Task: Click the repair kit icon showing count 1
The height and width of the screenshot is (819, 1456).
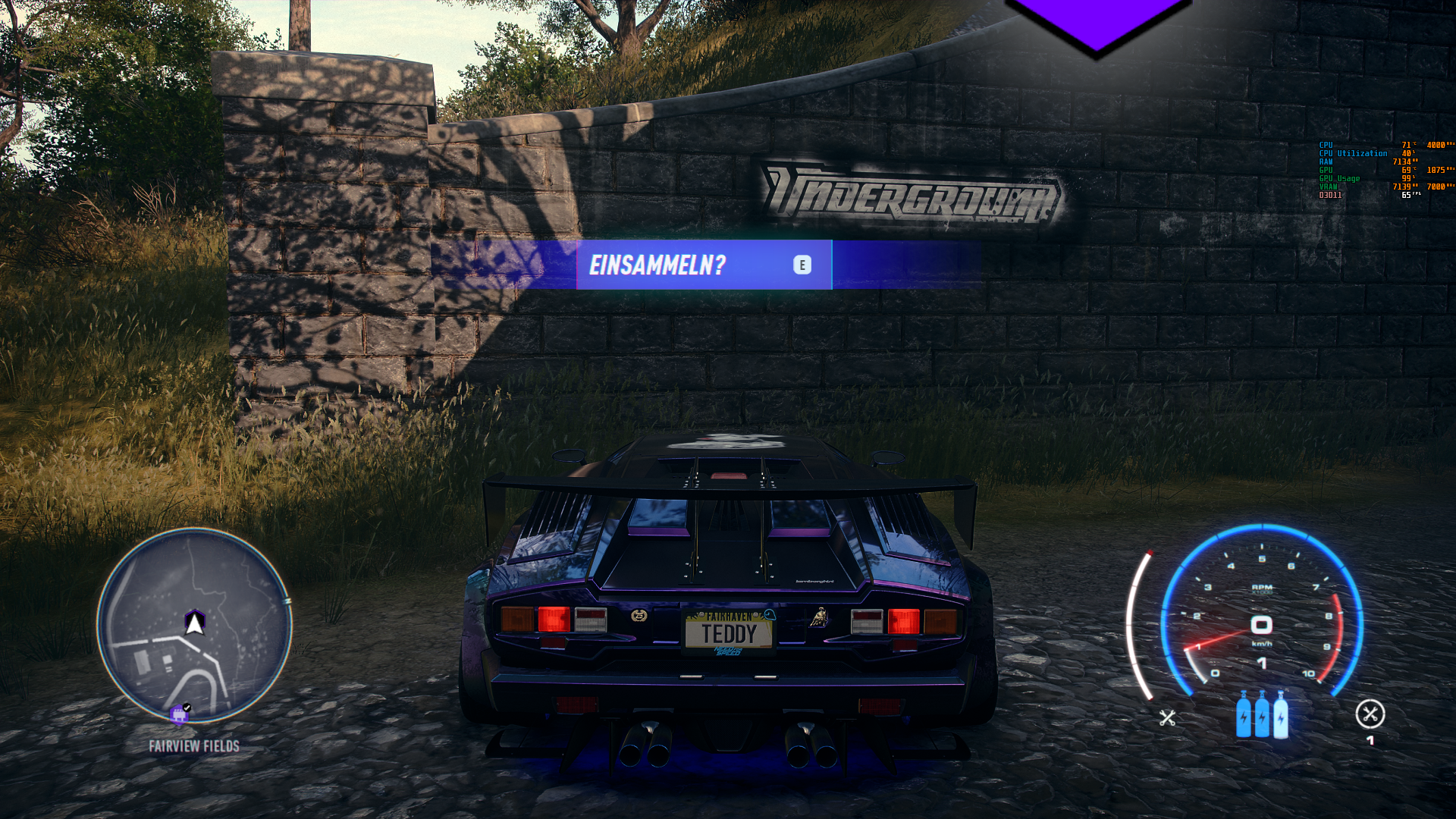Action: [x=1370, y=714]
